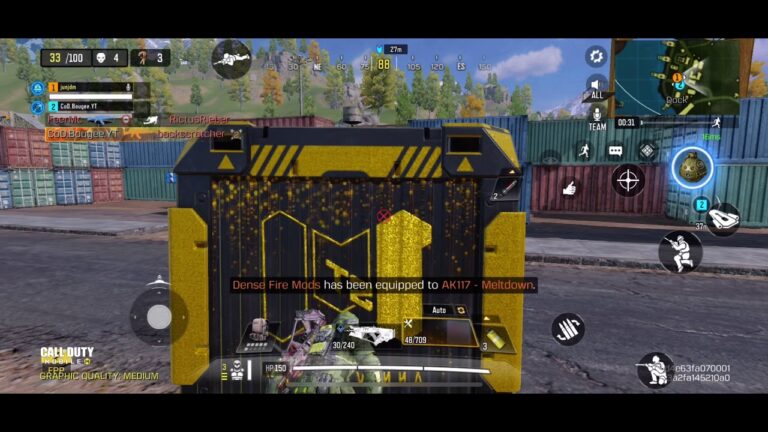Tap the prone soldier icon at top
768x432 pixels.
tap(231, 57)
